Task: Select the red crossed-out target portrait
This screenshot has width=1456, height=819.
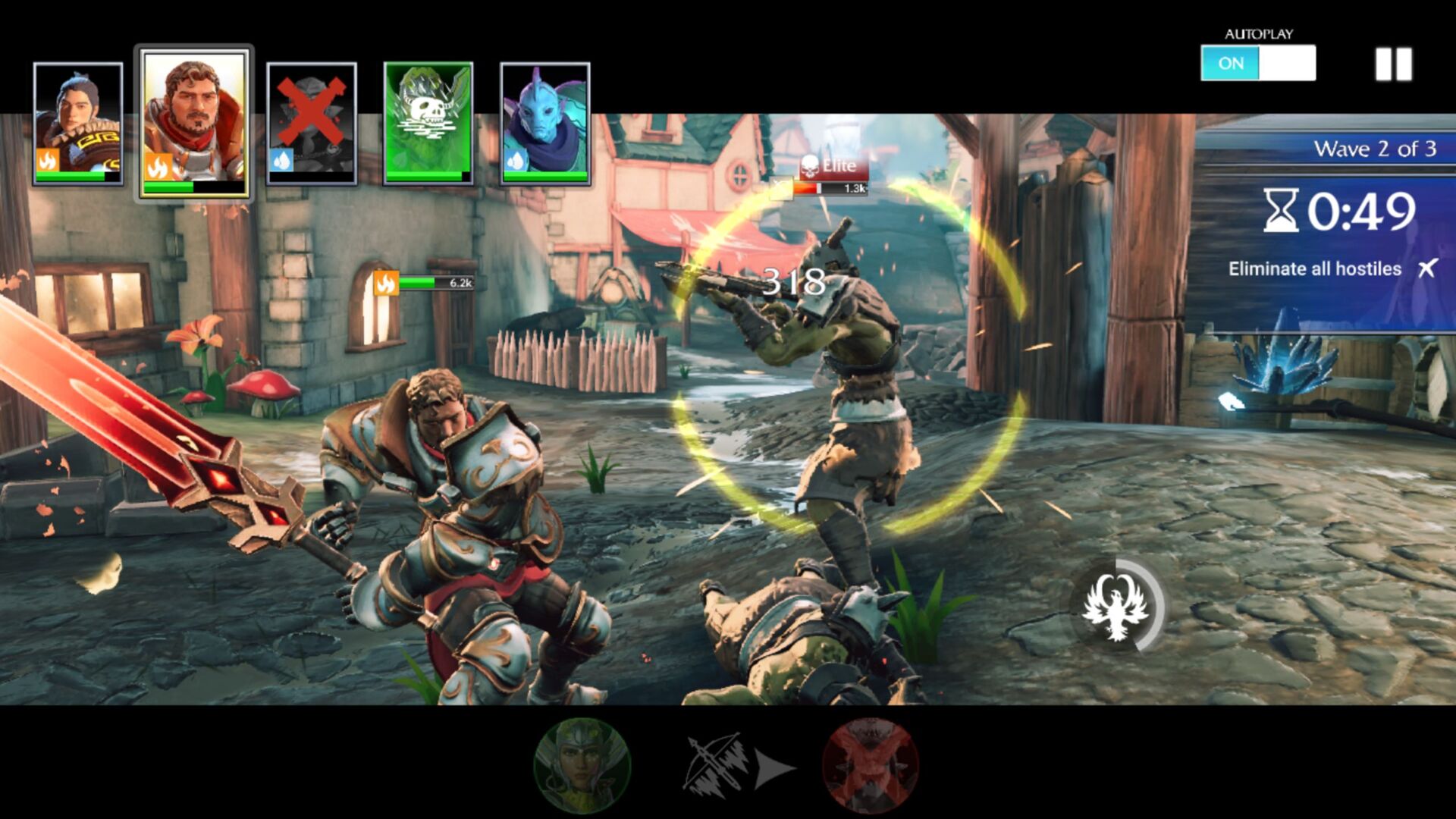Action: pyautogui.click(x=870, y=765)
